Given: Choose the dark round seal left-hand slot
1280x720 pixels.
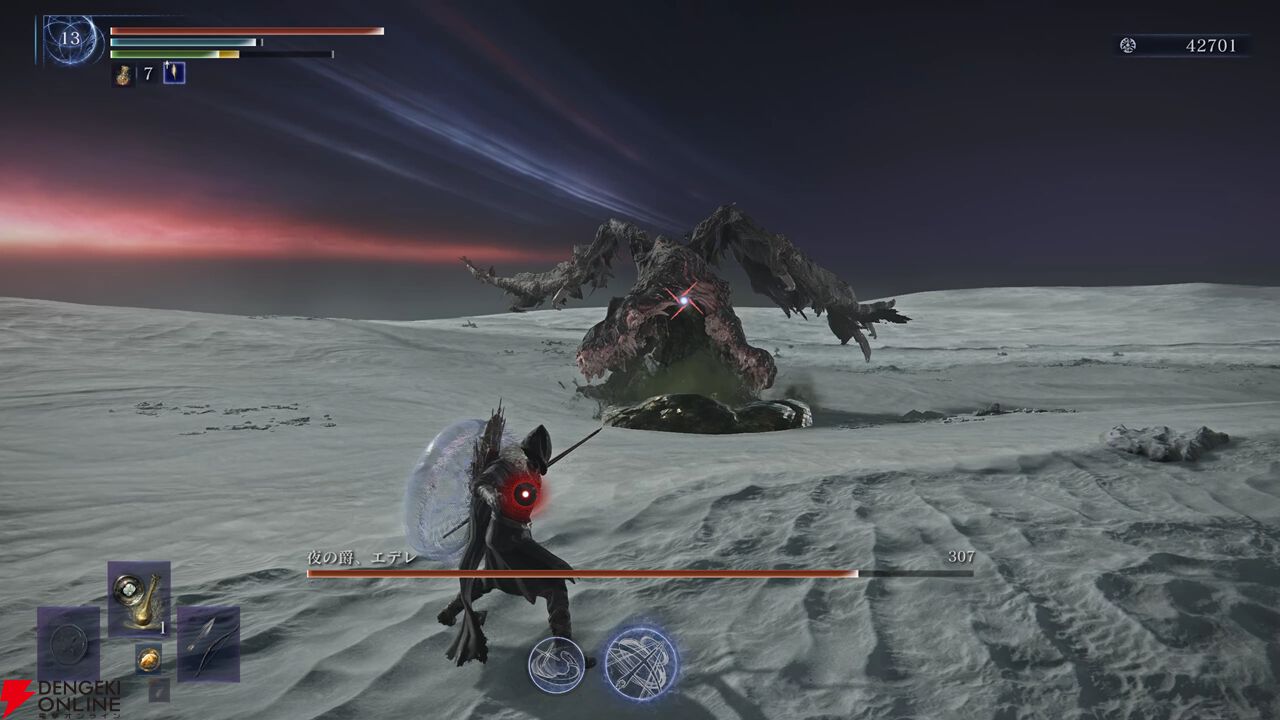Looking at the screenshot, I should [68, 643].
